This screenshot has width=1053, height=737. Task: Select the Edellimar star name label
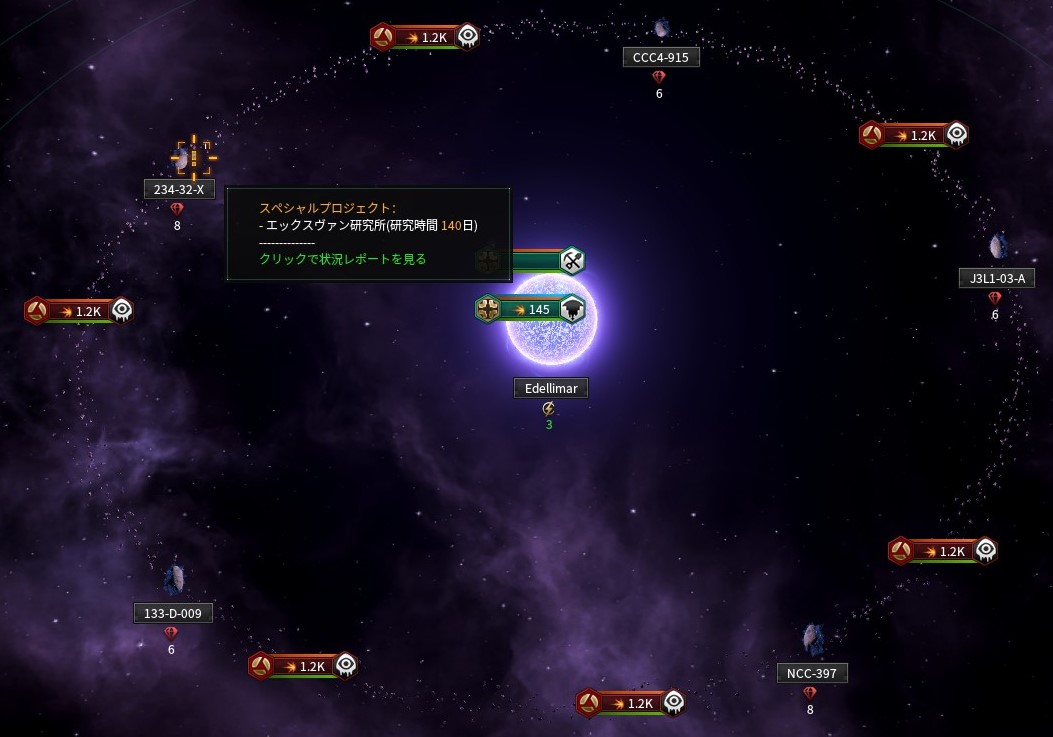pos(551,388)
